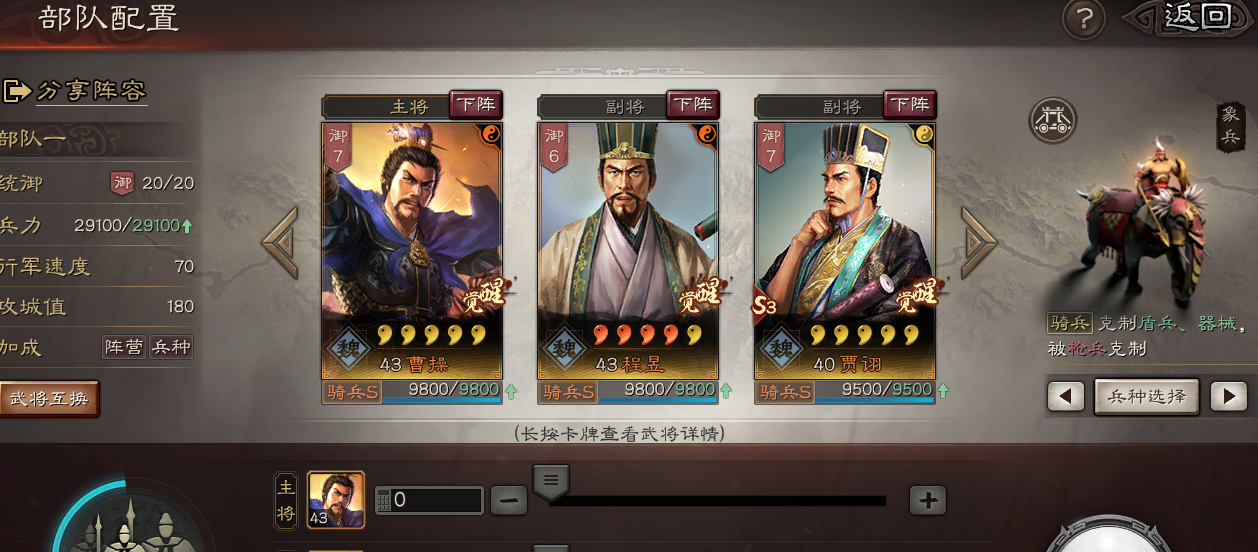Remove 曹操 with his 下阵 button
The width and height of the screenshot is (1258, 552).
pos(476,104)
